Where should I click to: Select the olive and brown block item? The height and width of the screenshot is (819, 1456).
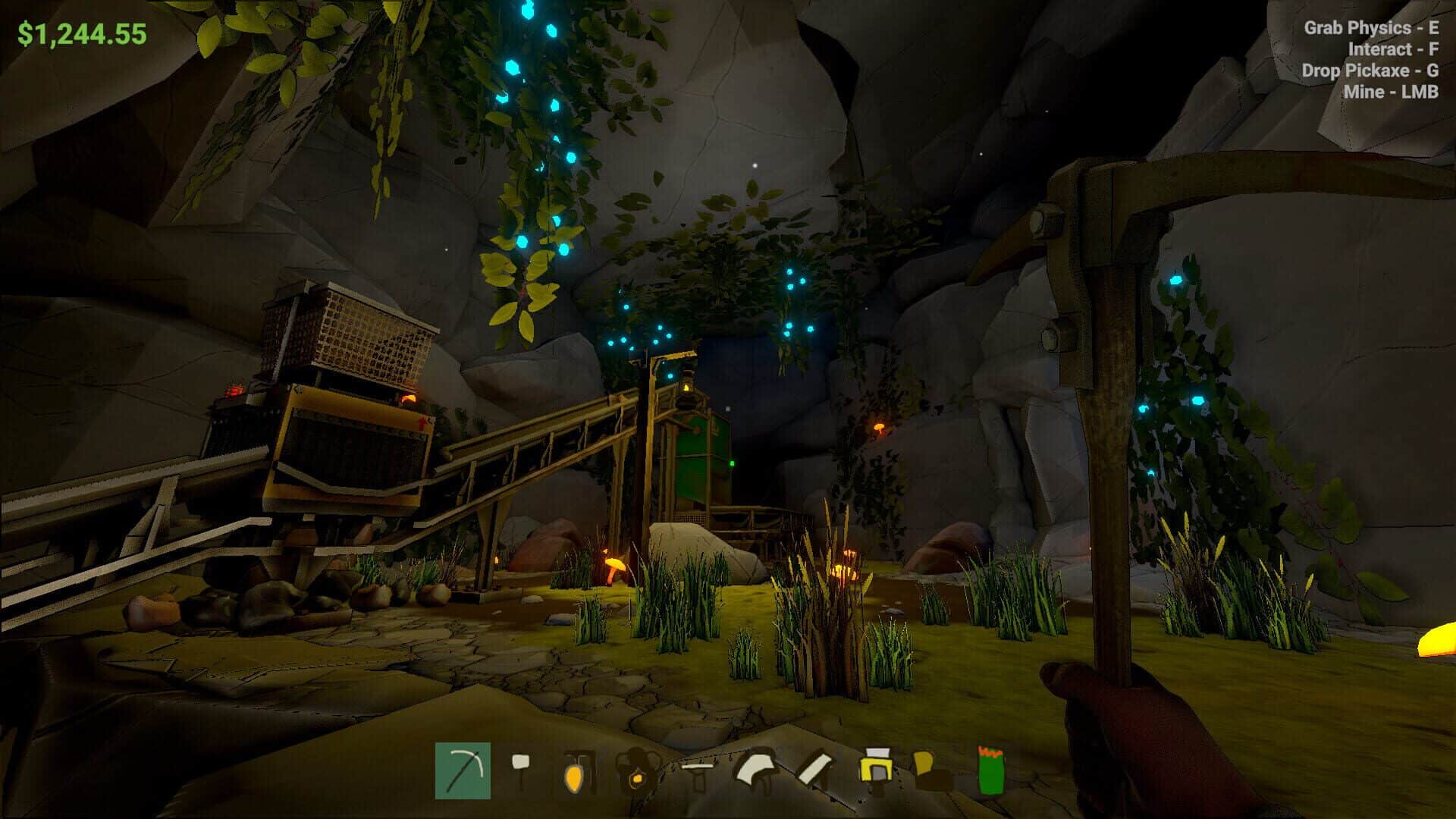[932, 770]
